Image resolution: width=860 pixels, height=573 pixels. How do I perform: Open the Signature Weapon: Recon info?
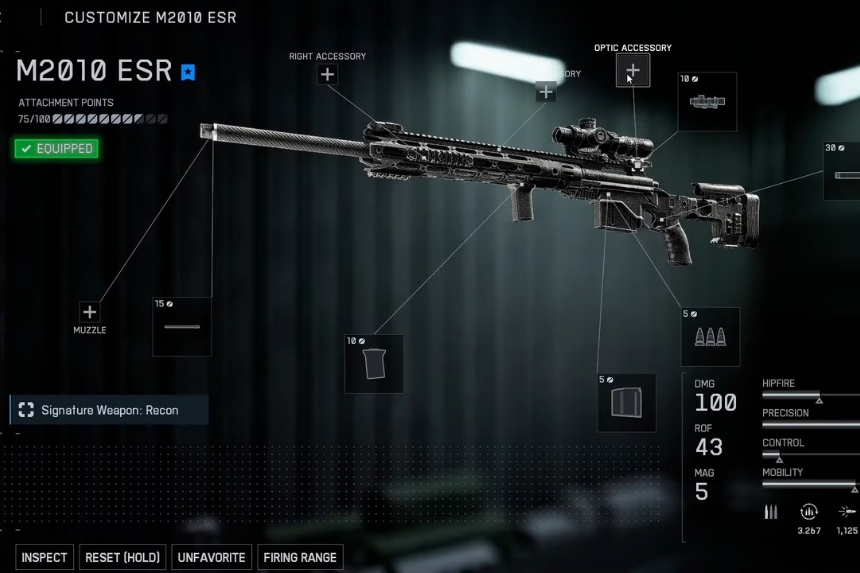(x=109, y=410)
